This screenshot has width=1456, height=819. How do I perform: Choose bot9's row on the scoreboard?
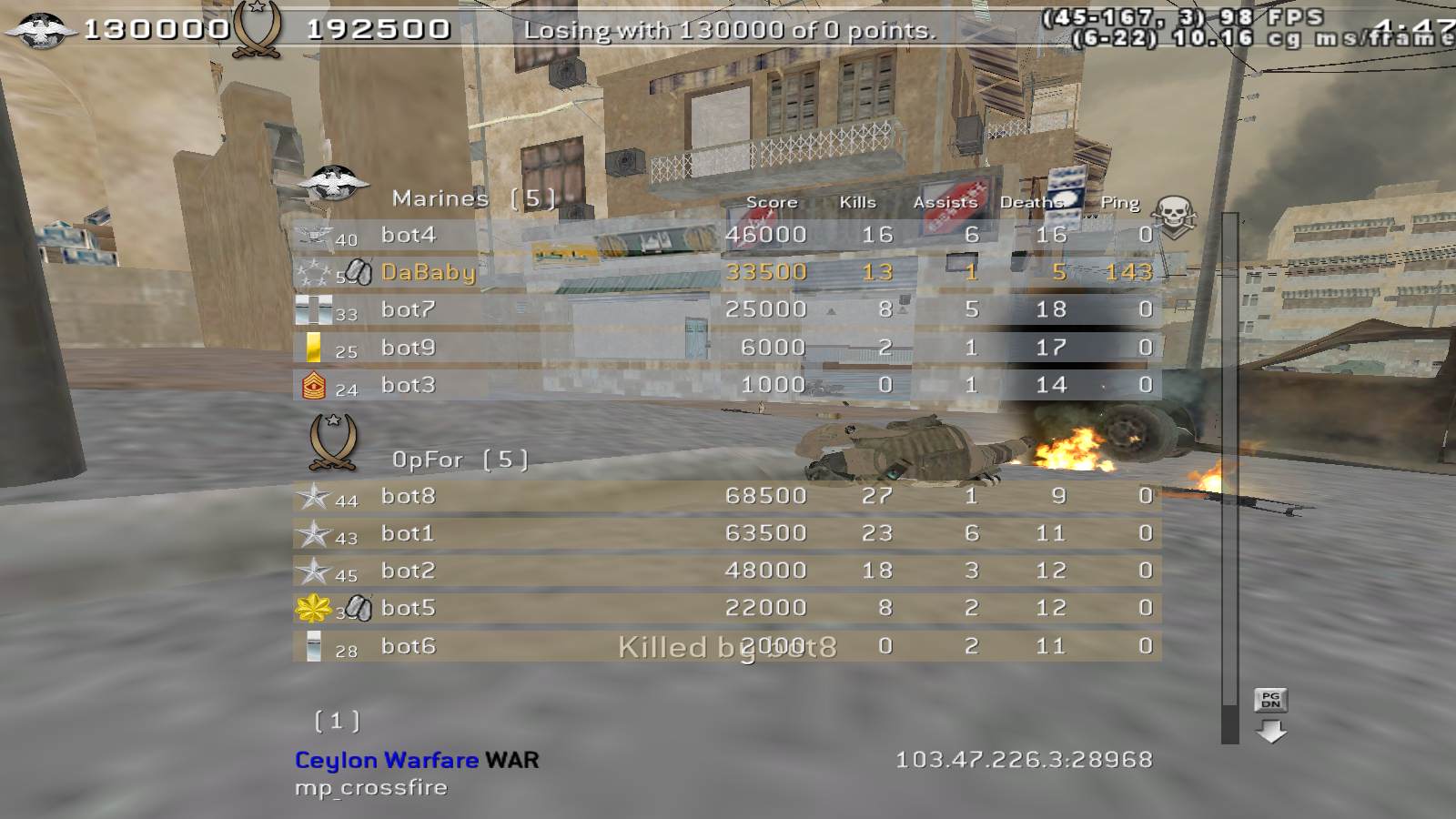(x=726, y=348)
